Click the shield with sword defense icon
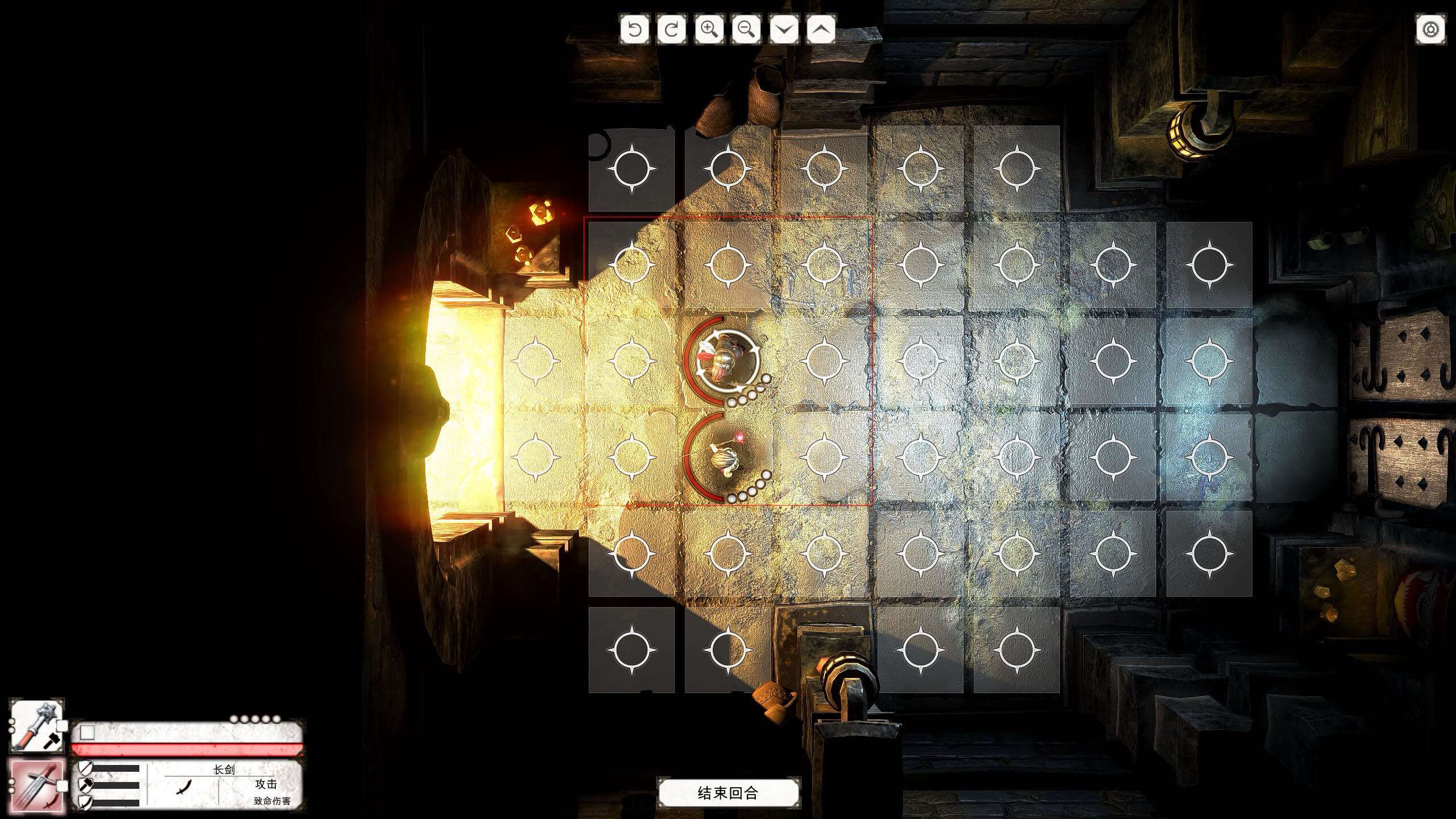This screenshot has height=819, width=1456. 85,803
